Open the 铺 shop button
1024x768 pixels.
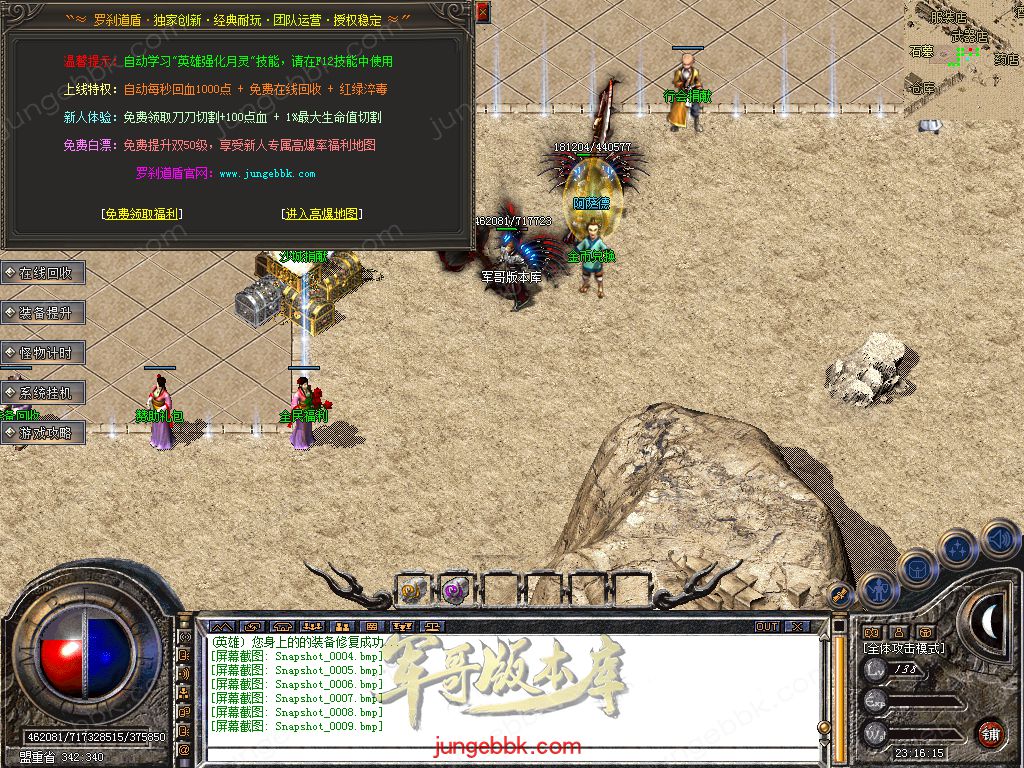coord(990,732)
